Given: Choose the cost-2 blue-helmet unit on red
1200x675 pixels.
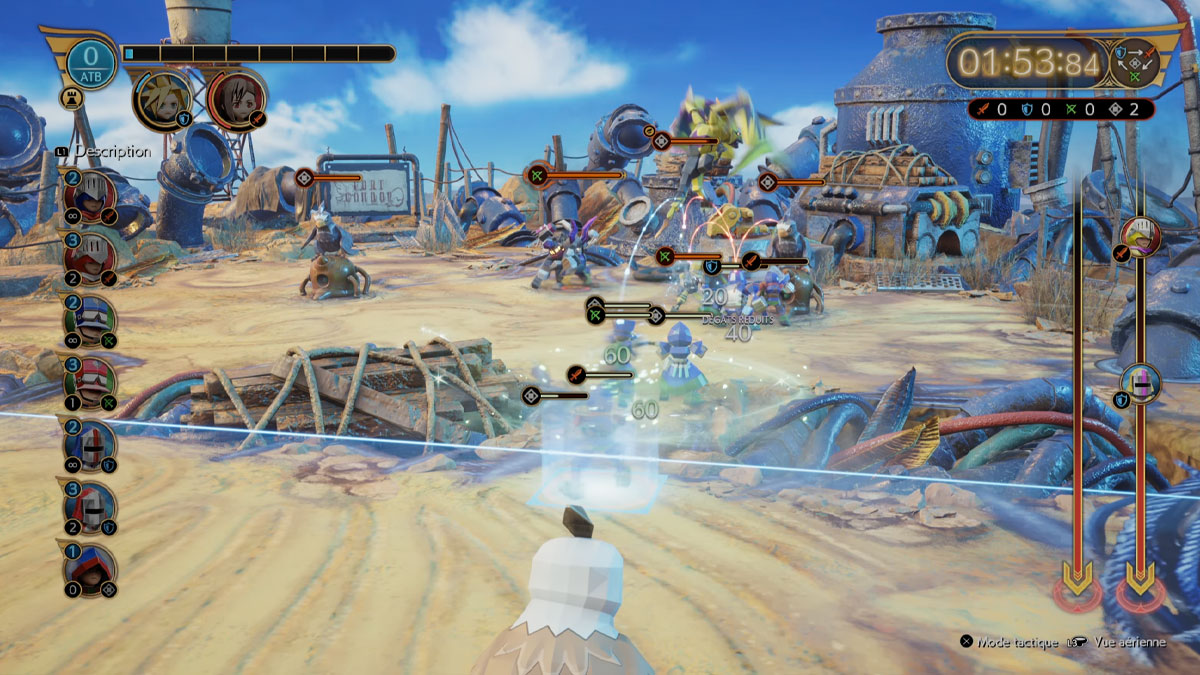Looking at the screenshot, I should pos(89,194).
